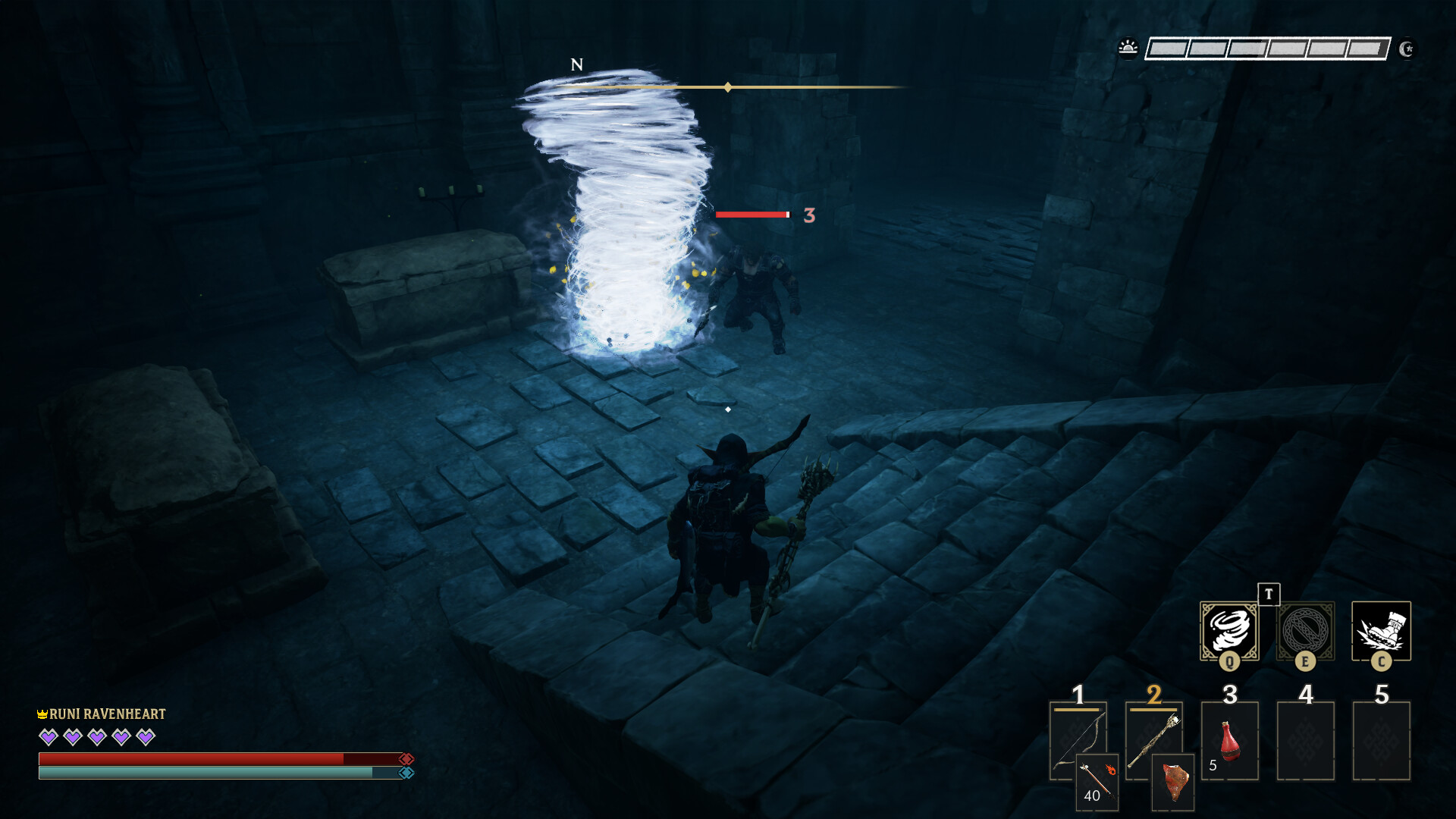1456x819 pixels.
Task: Click the name Runi Ravenheart
Action: [106, 713]
